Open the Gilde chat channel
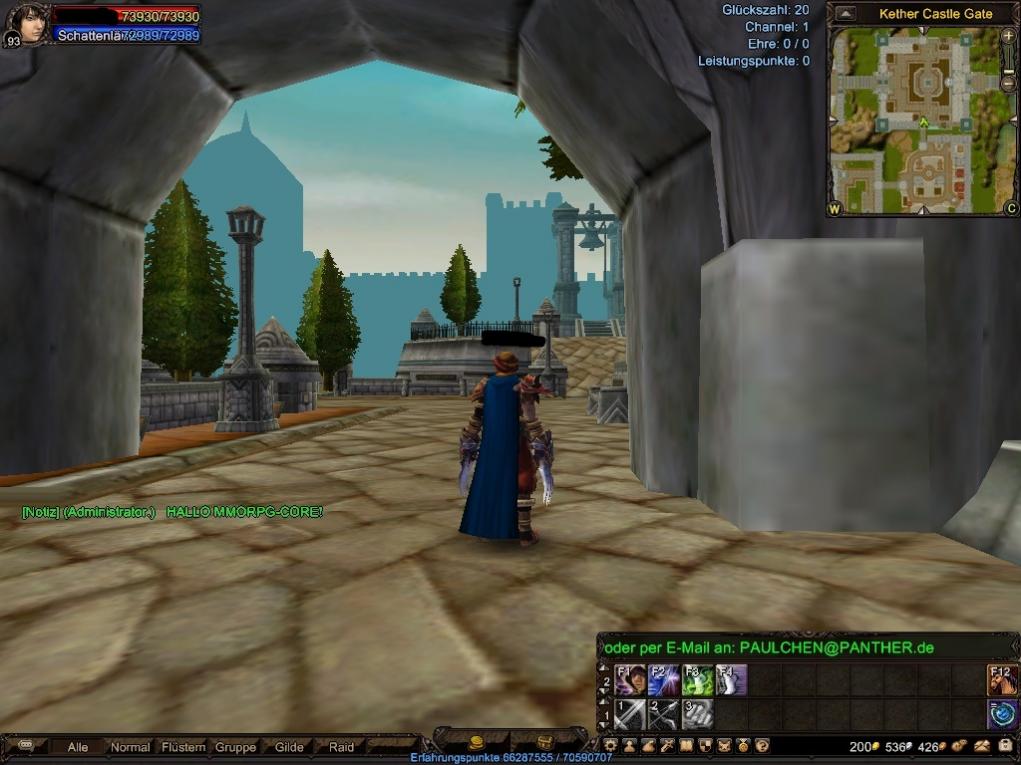Viewport: 1021px width, 765px height. (x=289, y=747)
